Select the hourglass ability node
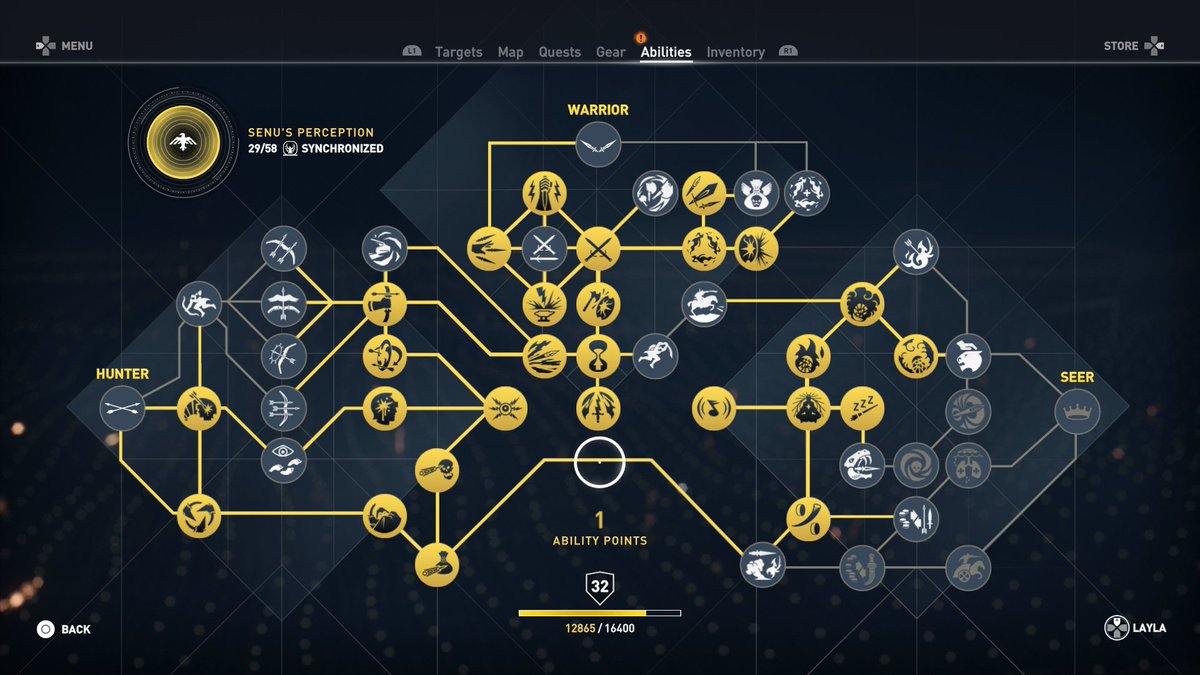 pos(598,355)
